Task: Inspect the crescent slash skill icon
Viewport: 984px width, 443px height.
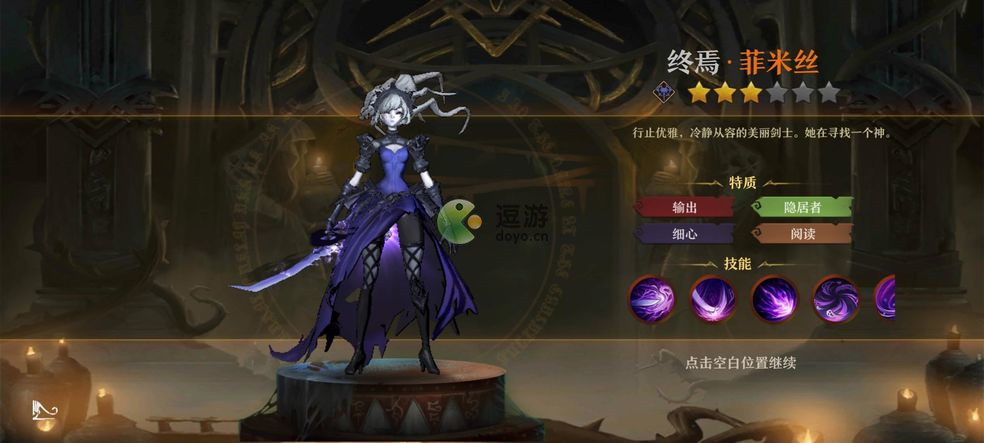Action: coord(713,298)
